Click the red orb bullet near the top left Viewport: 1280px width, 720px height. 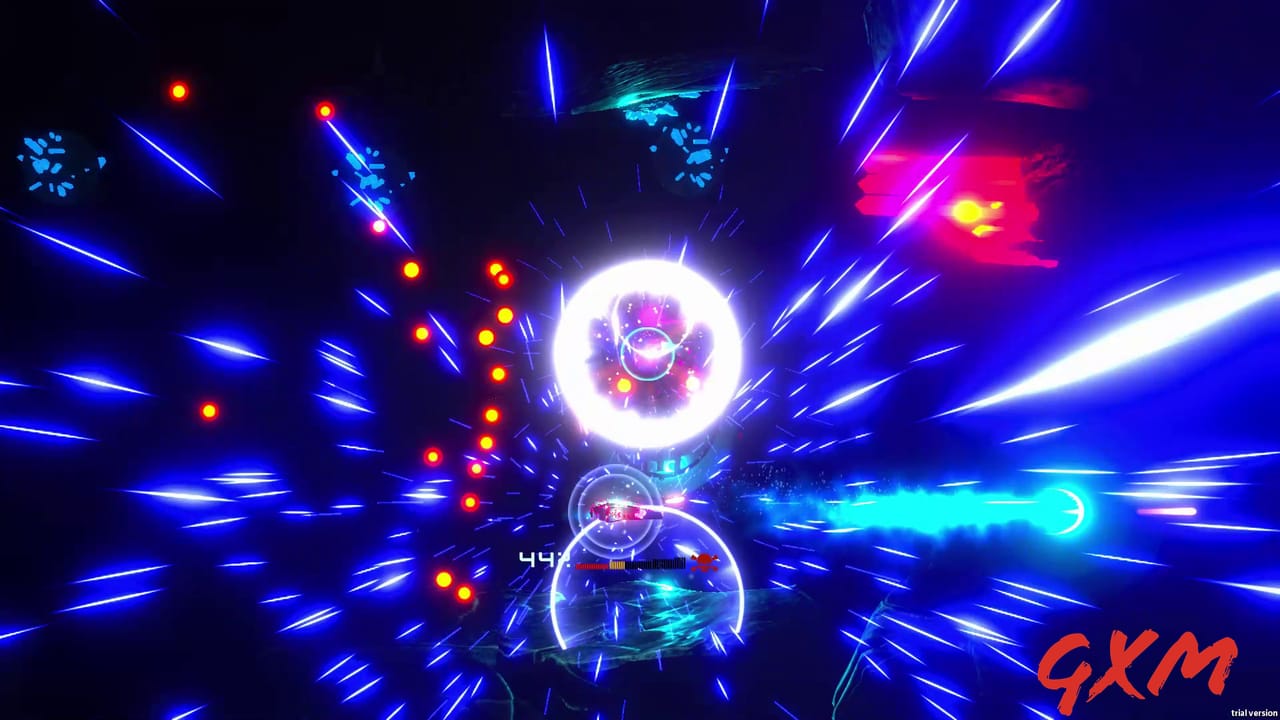(178, 91)
